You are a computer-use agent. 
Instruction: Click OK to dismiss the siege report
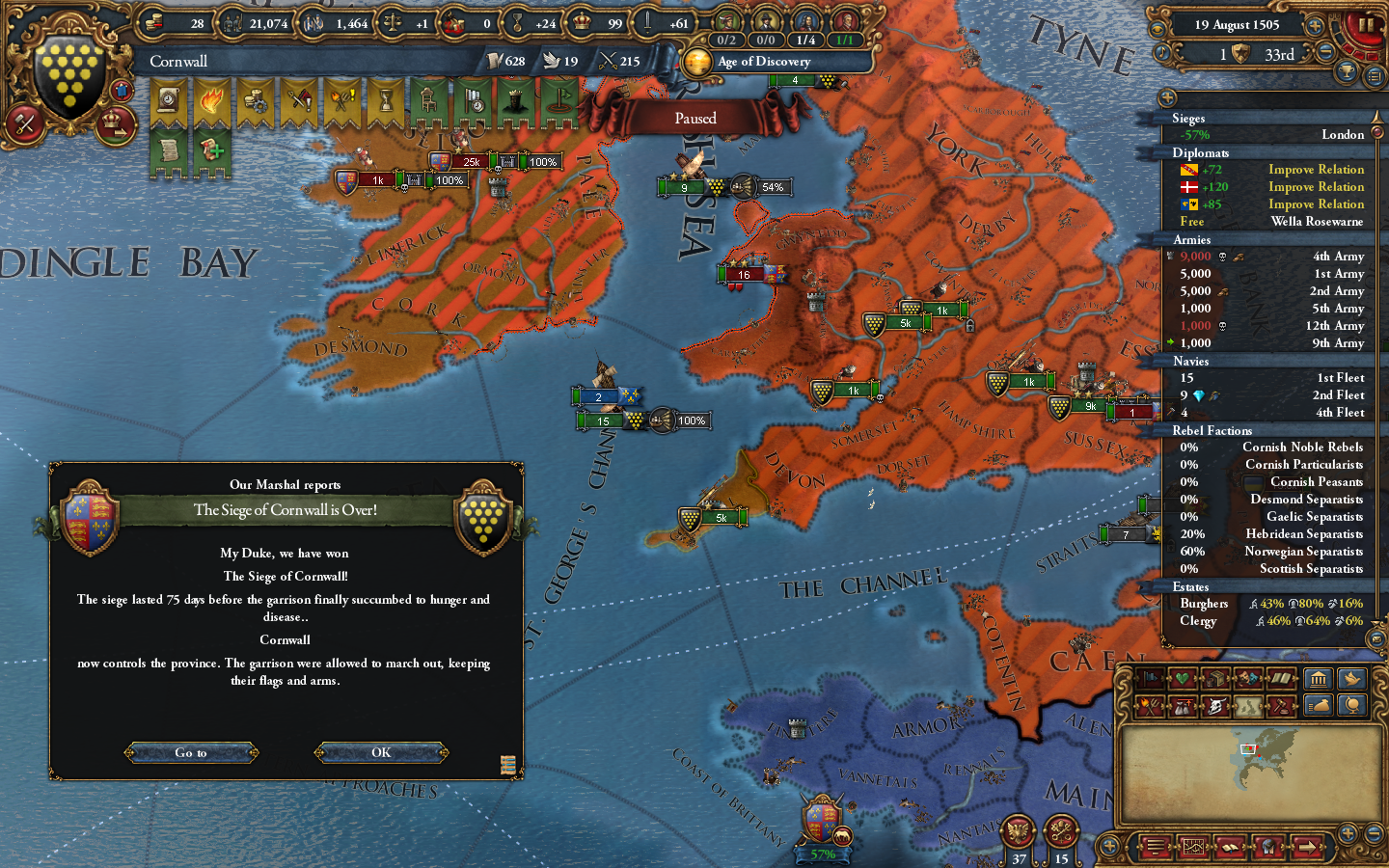tap(380, 753)
